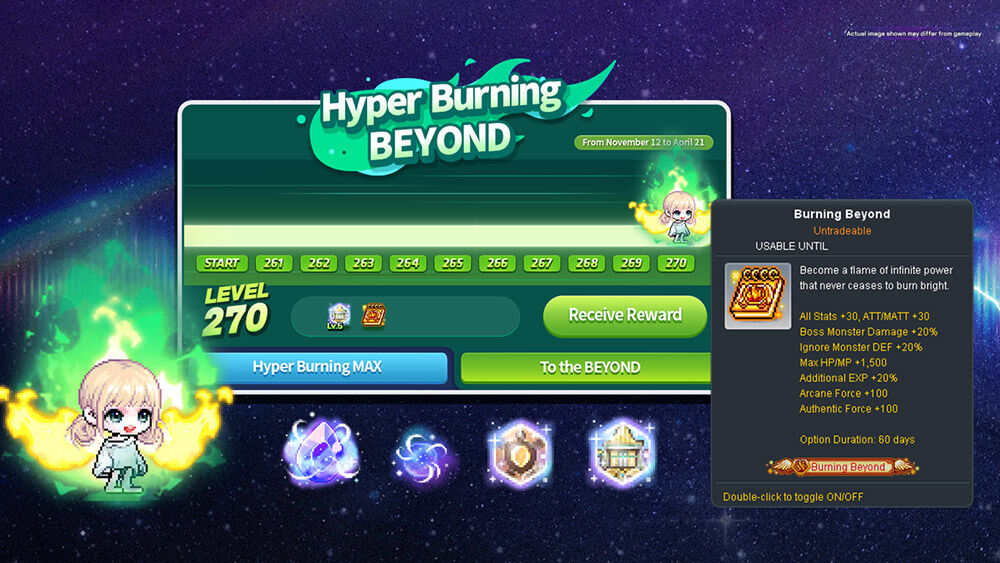Select the level 269 marker
Screen dimensions: 1000x563
(x=631, y=264)
